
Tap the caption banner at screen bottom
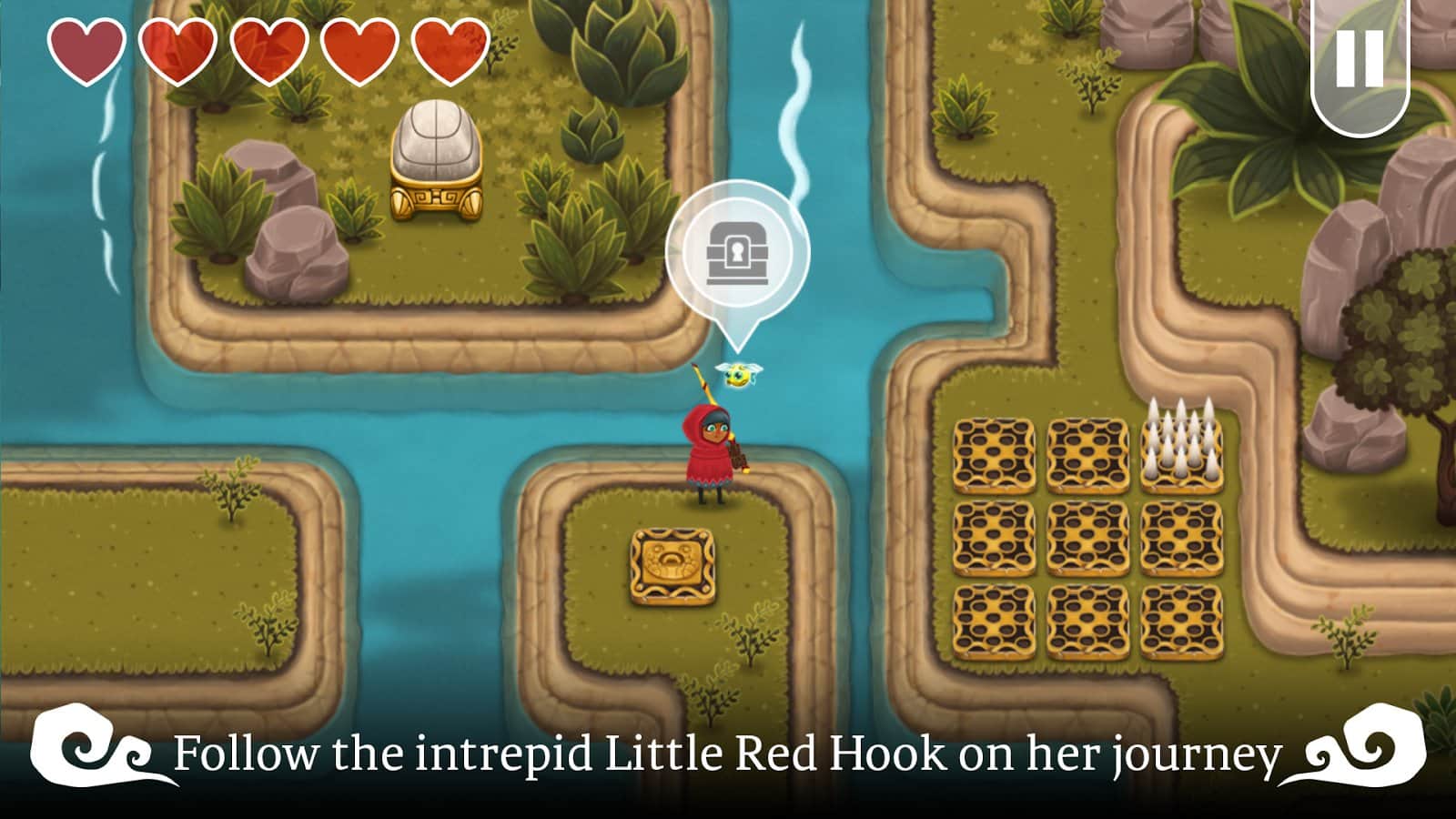728,753
